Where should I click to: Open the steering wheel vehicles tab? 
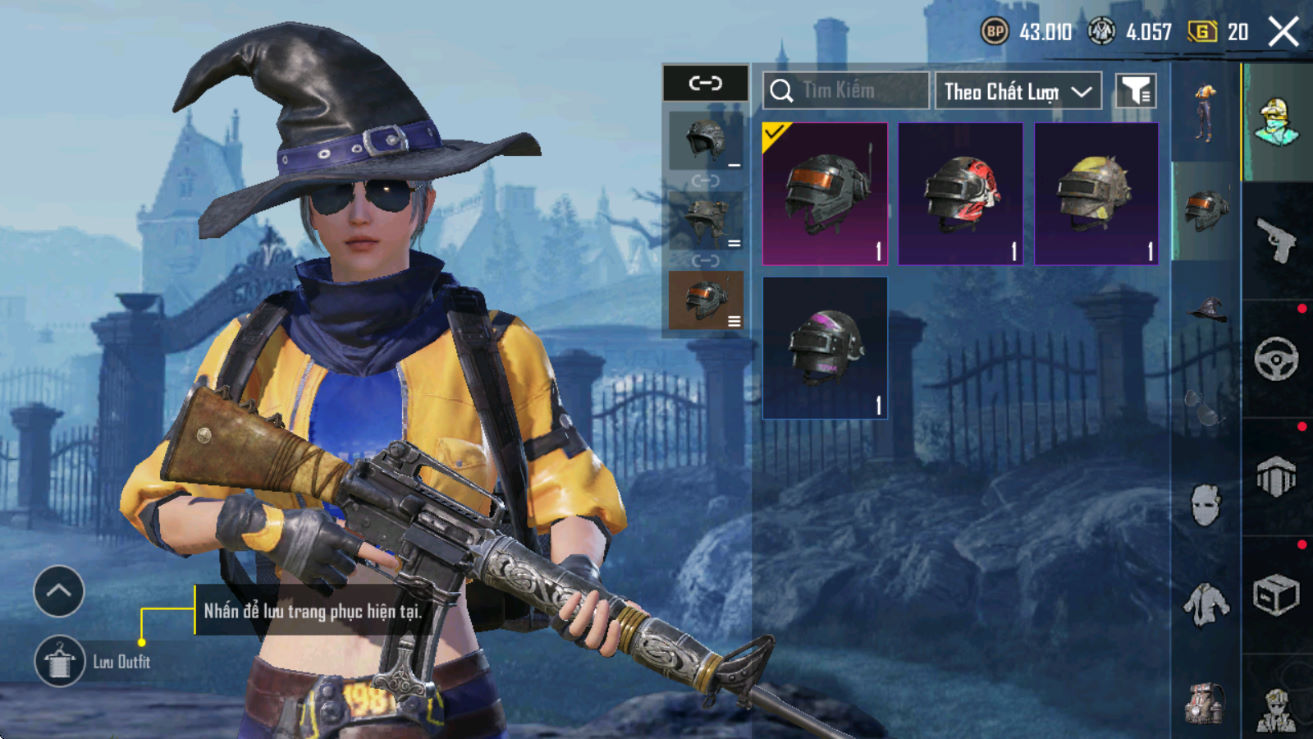pos(1276,358)
